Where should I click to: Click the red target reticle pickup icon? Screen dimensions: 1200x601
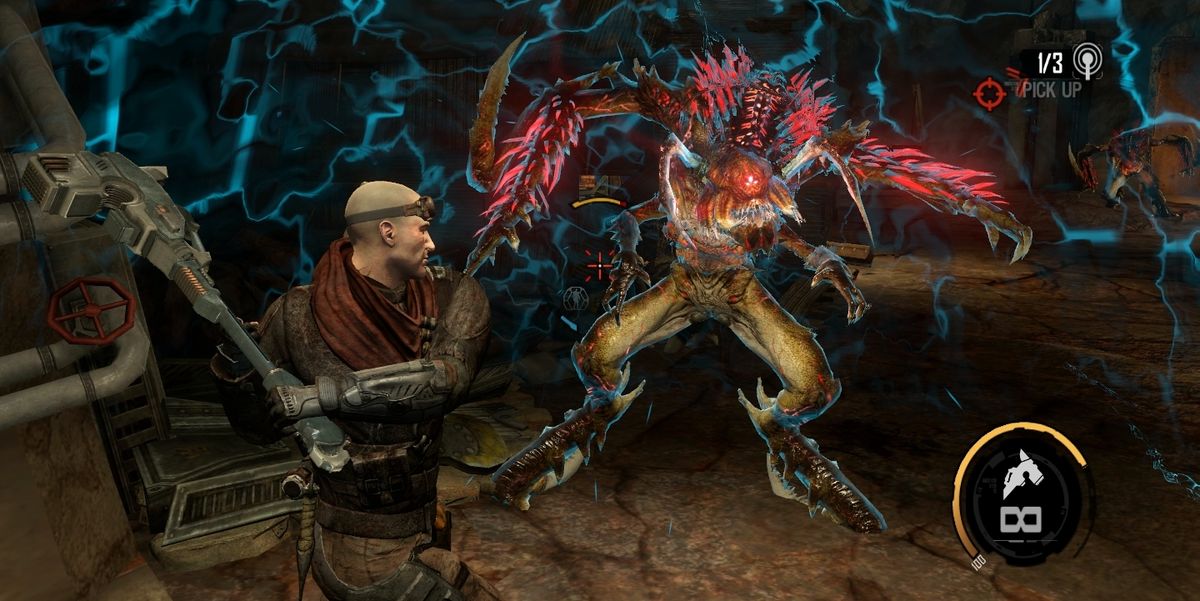click(x=988, y=94)
